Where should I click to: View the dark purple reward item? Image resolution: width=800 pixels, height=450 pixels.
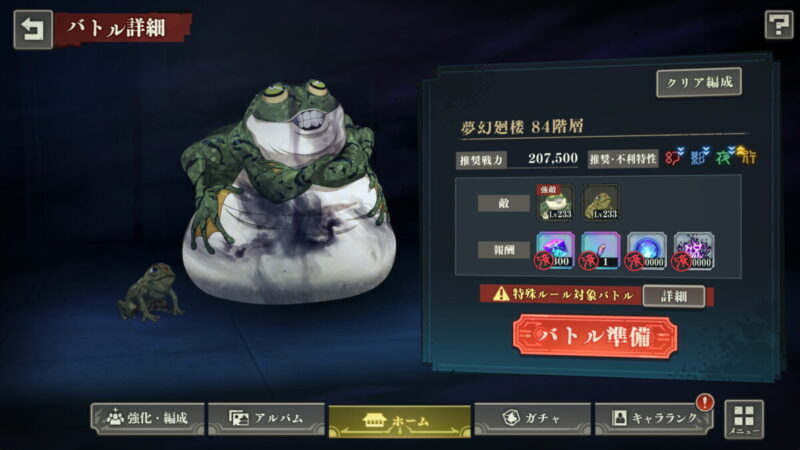(691, 250)
